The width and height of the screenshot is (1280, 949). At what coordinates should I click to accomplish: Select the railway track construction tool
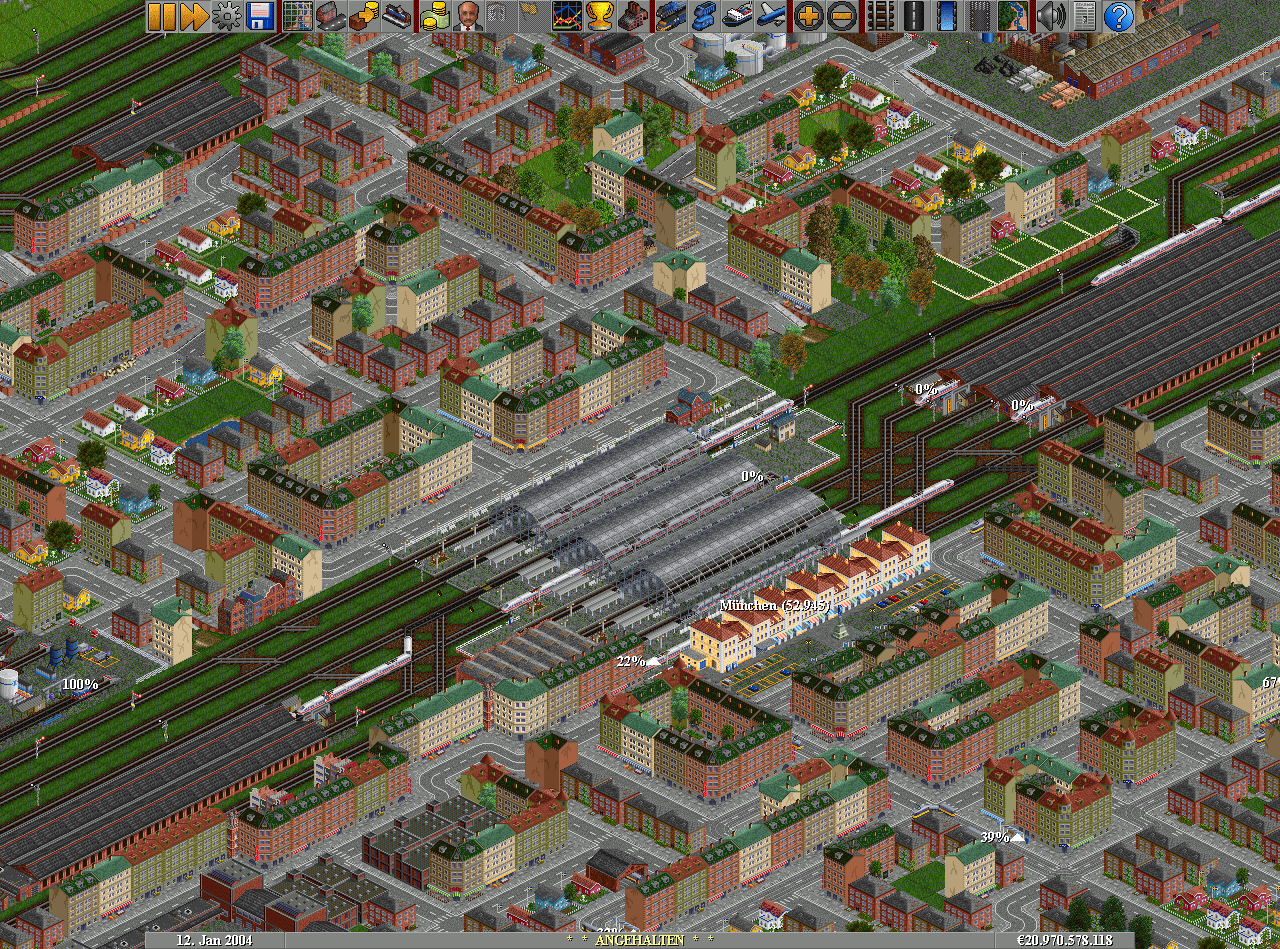click(880, 16)
